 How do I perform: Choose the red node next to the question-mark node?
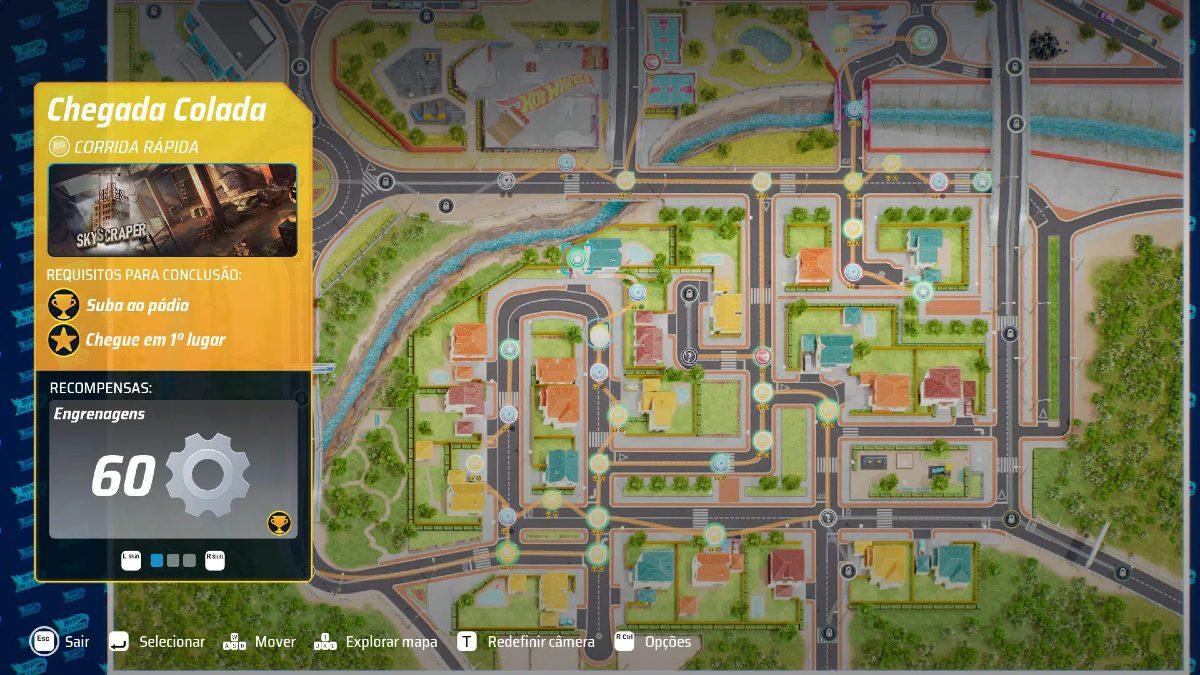[x=763, y=356]
